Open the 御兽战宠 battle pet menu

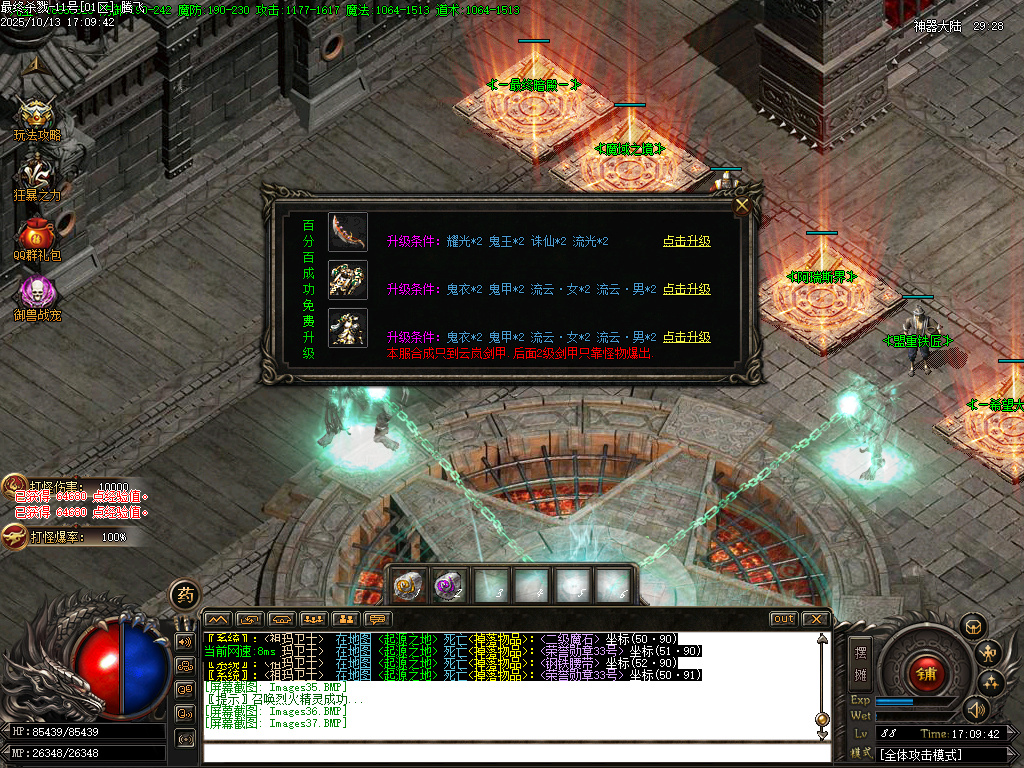(37, 294)
